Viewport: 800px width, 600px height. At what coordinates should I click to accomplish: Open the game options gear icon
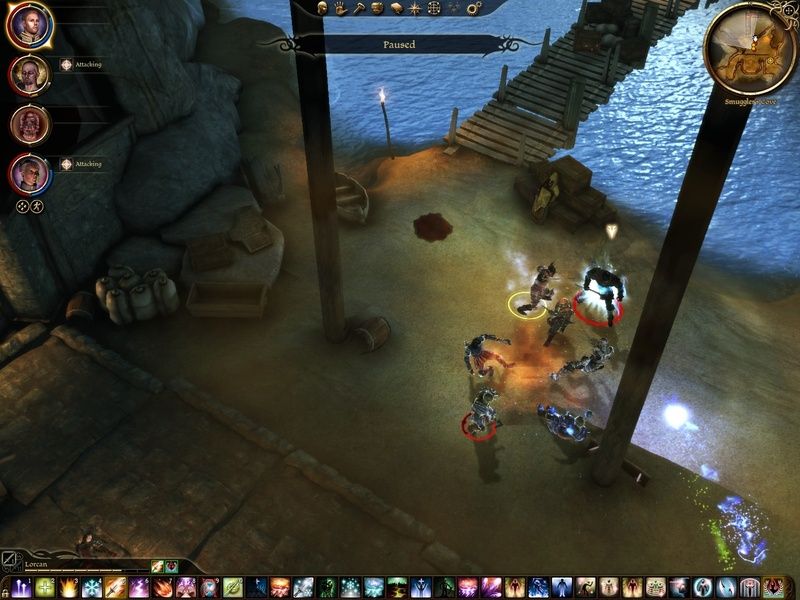point(474,8)
